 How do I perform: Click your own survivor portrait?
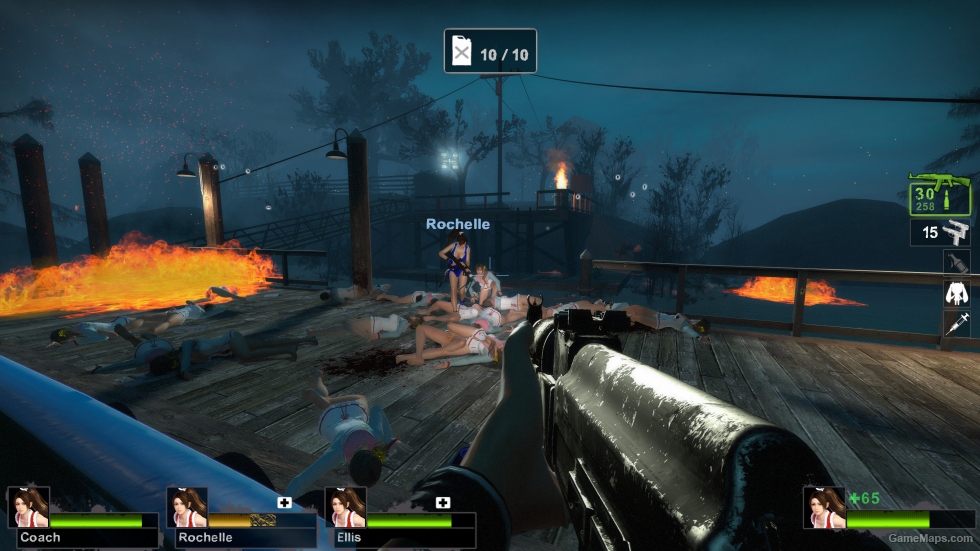point(824,507)
